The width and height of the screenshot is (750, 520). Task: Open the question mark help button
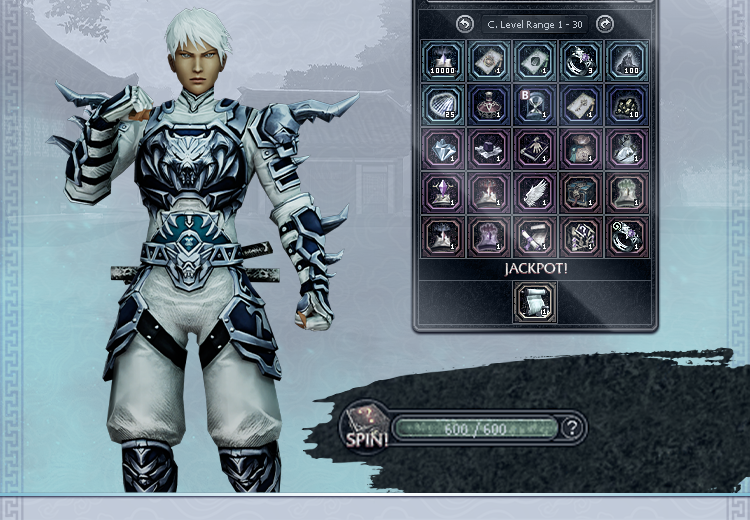[x=571, y=428]
